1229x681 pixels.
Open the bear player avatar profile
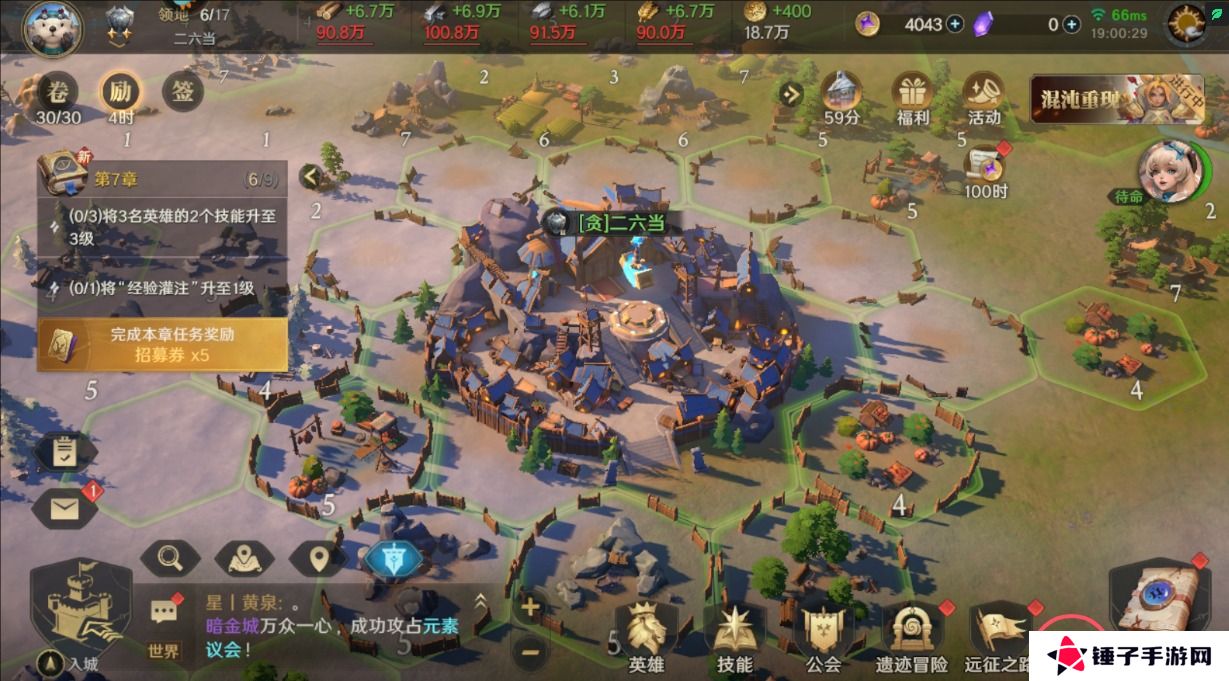point(52,26)
